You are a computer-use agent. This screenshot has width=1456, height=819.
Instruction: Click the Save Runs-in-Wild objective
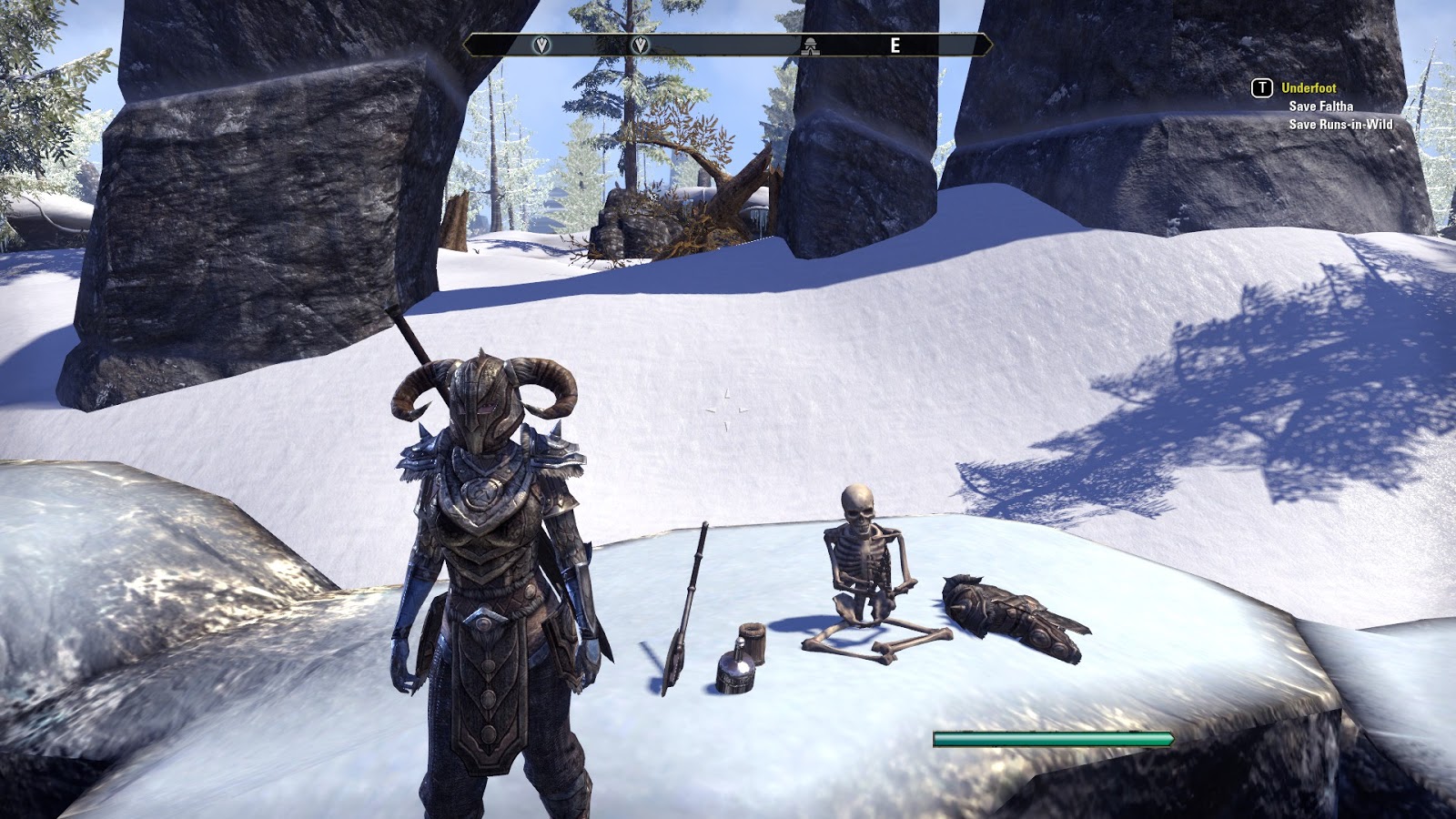1340,125
